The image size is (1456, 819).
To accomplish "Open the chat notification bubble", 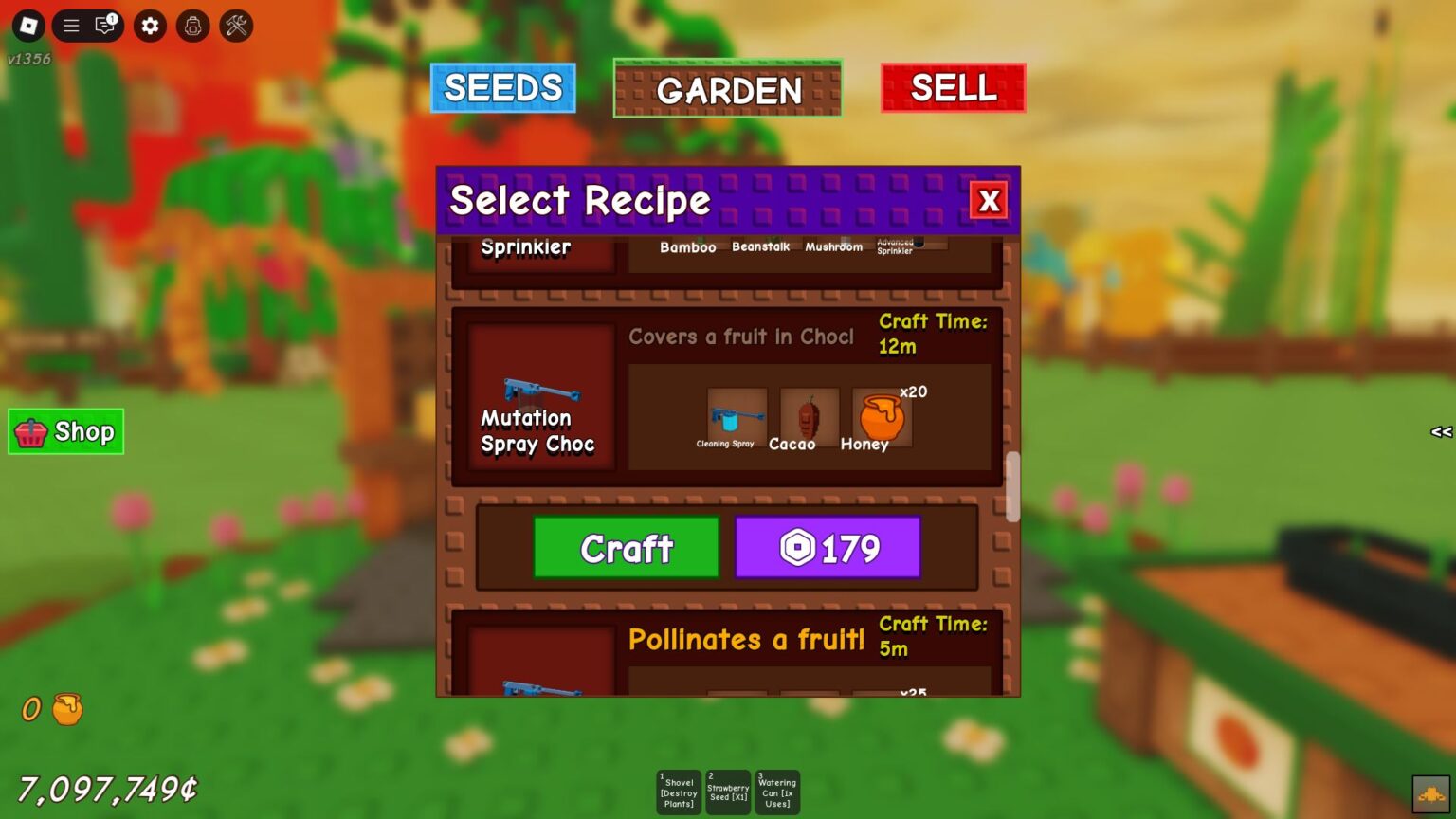I will (x=103, y=26).
